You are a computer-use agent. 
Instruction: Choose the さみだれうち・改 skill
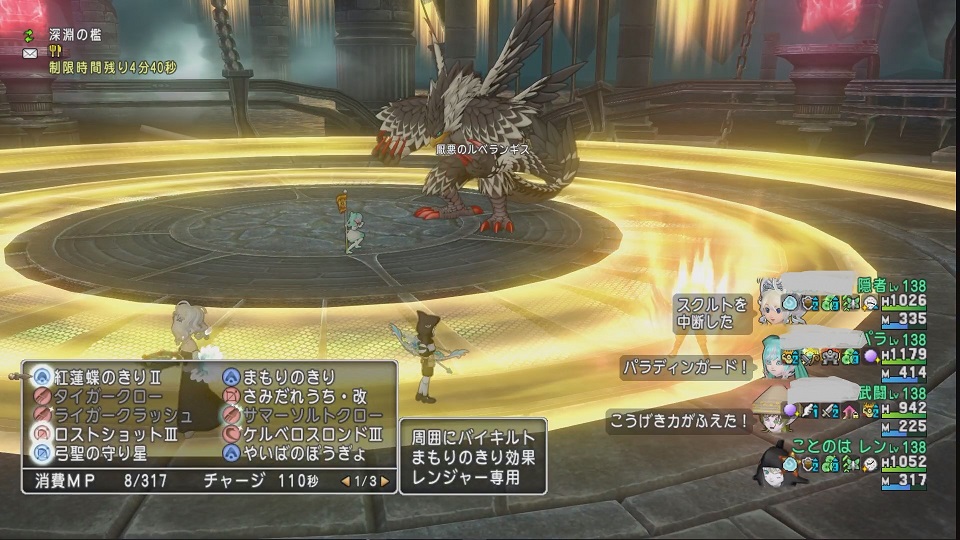coord(305,396)
